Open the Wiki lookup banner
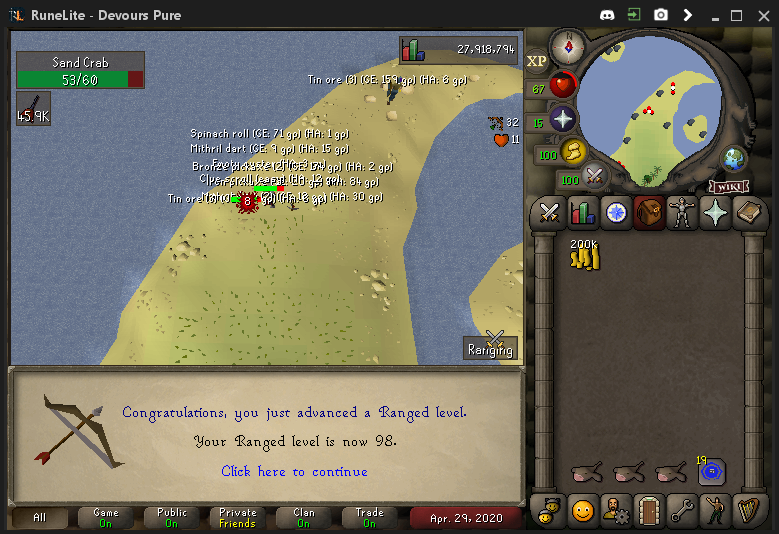 tap(729, 186)
